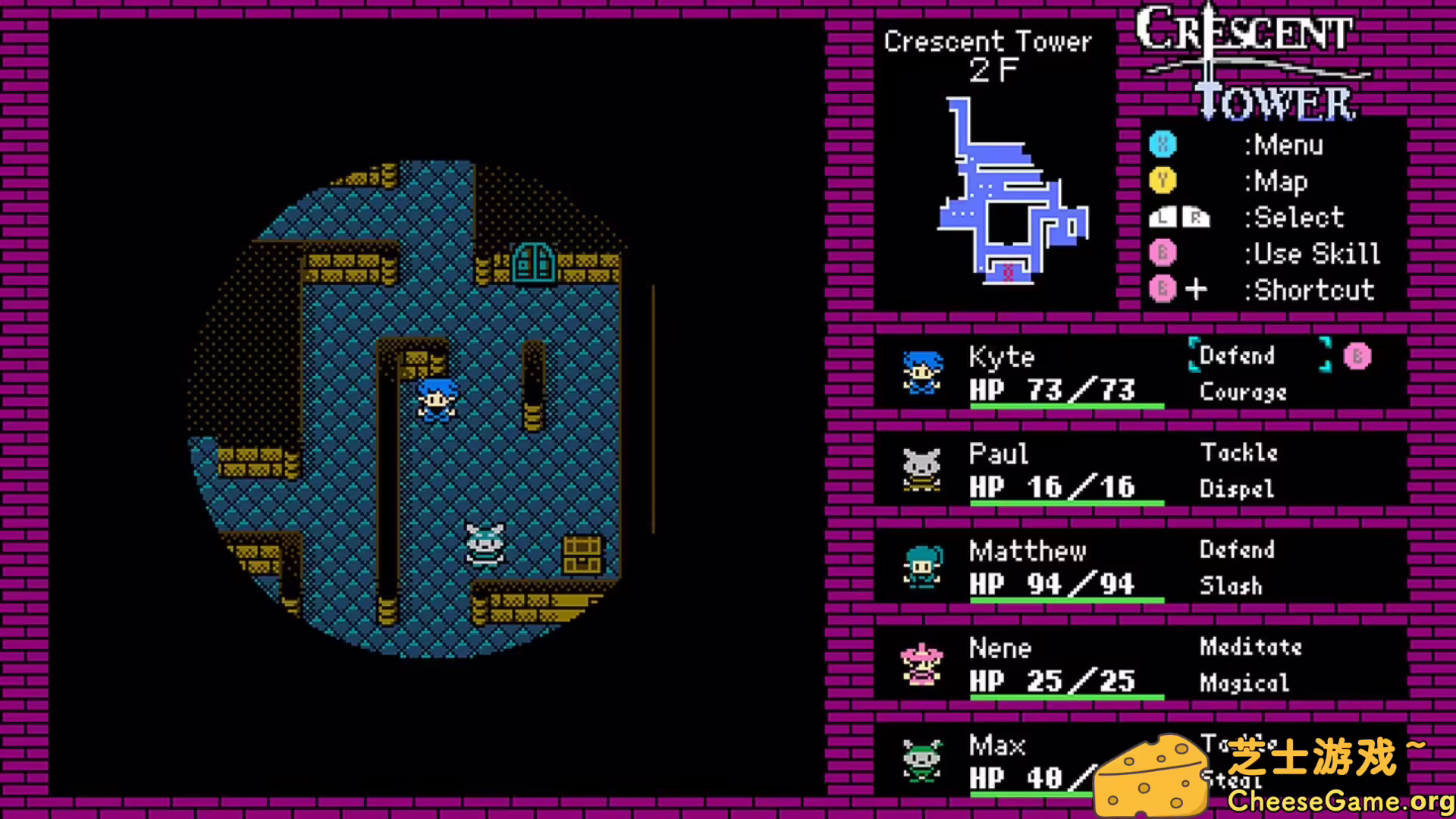Click Nene's pink-hat portrait

point(921,664)
